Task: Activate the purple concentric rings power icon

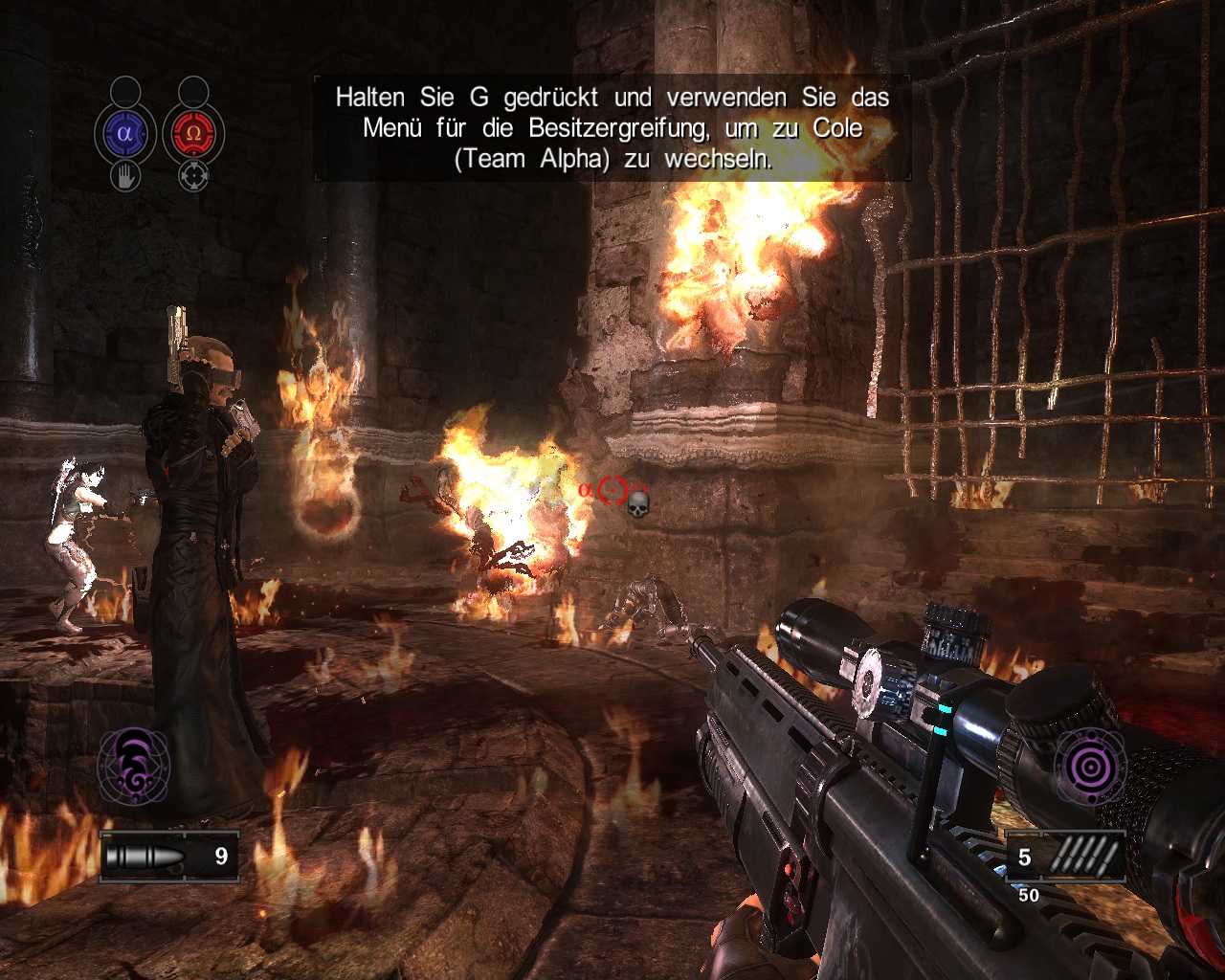Action: [1089, 766]
